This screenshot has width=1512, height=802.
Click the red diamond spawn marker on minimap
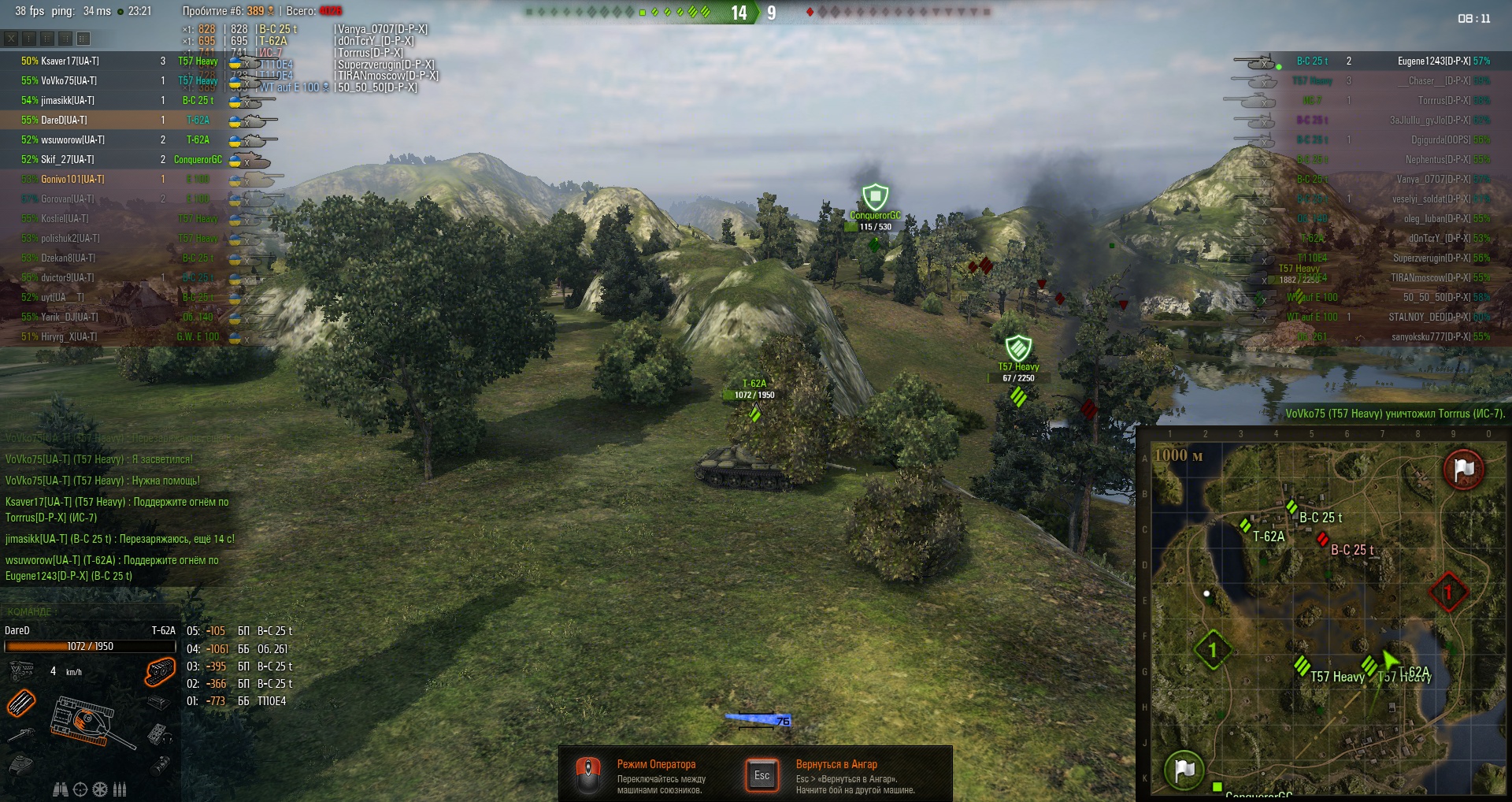pos(1447,591)
